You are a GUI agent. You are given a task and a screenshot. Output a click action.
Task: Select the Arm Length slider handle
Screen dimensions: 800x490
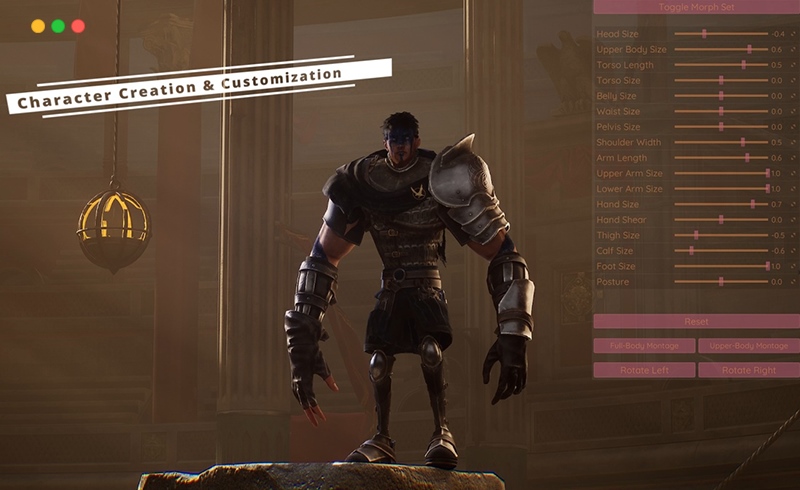point(748,158)
